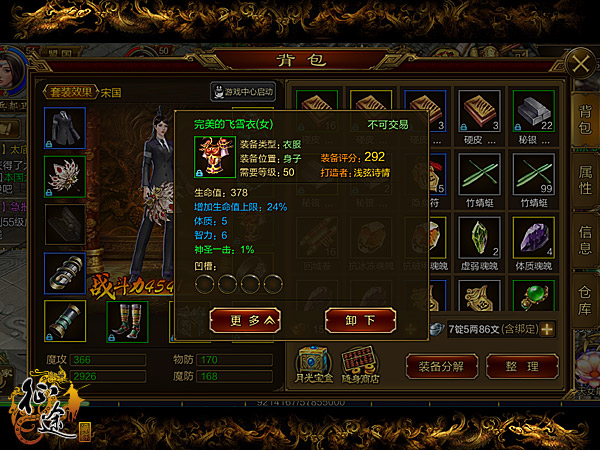Expand more options with 更多 button

pyautogui.click(x=240, y=319)
